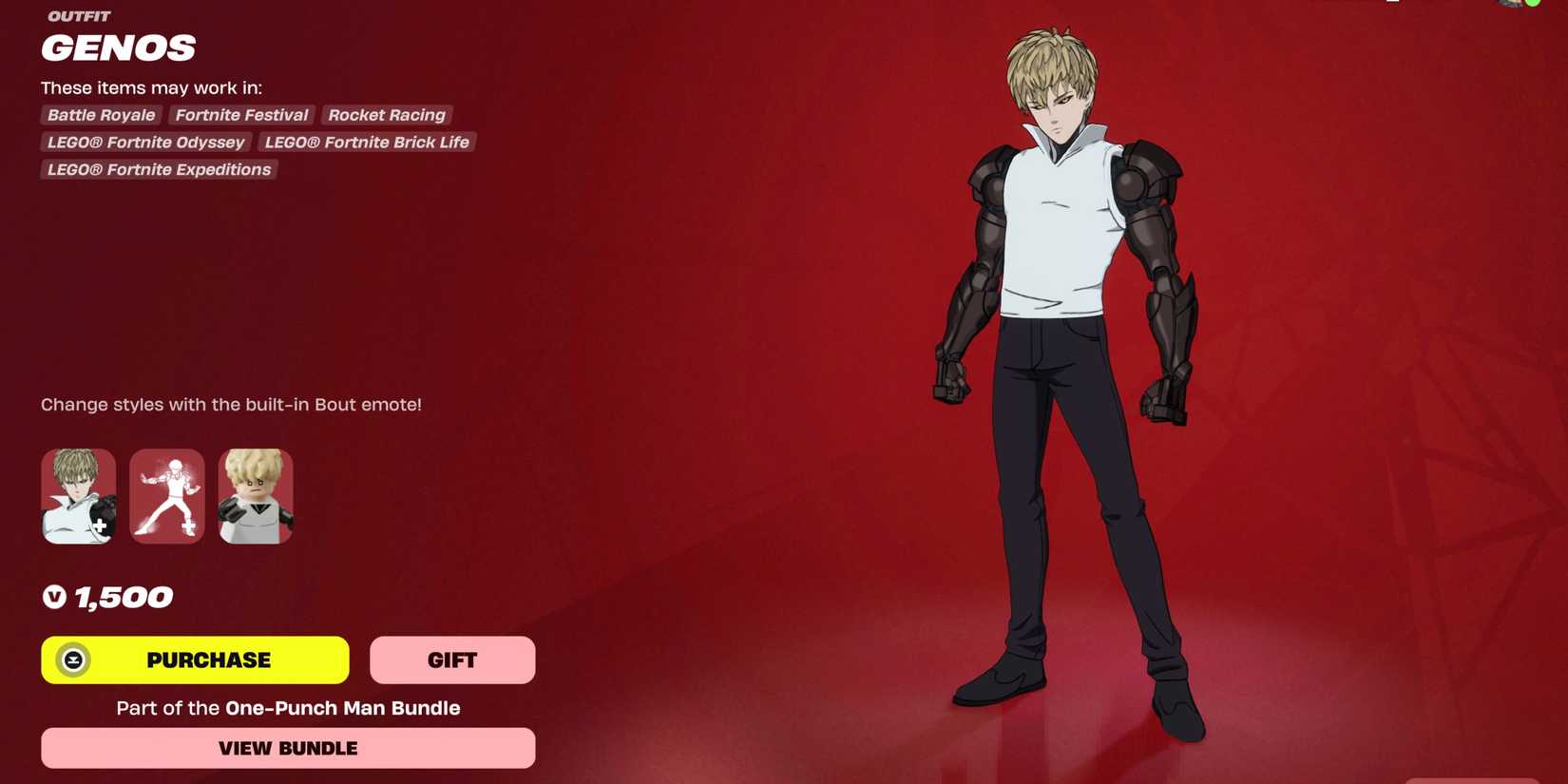View the One-Punch Man Bundle
Viewport: 1568px width, 784px height.
pyautogui.click(x=288, y=748)
